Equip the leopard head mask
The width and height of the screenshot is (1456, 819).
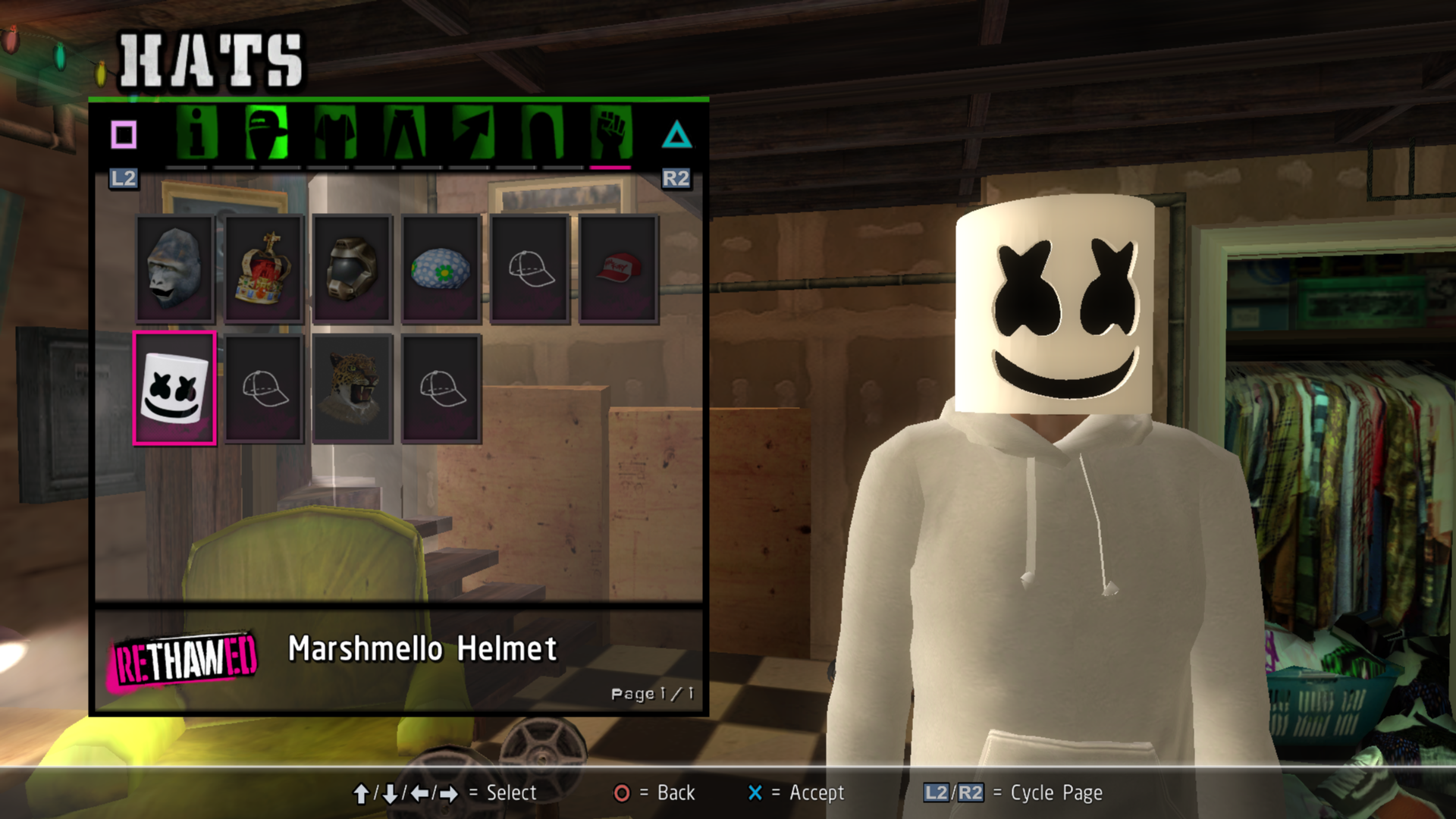[353, 388]
